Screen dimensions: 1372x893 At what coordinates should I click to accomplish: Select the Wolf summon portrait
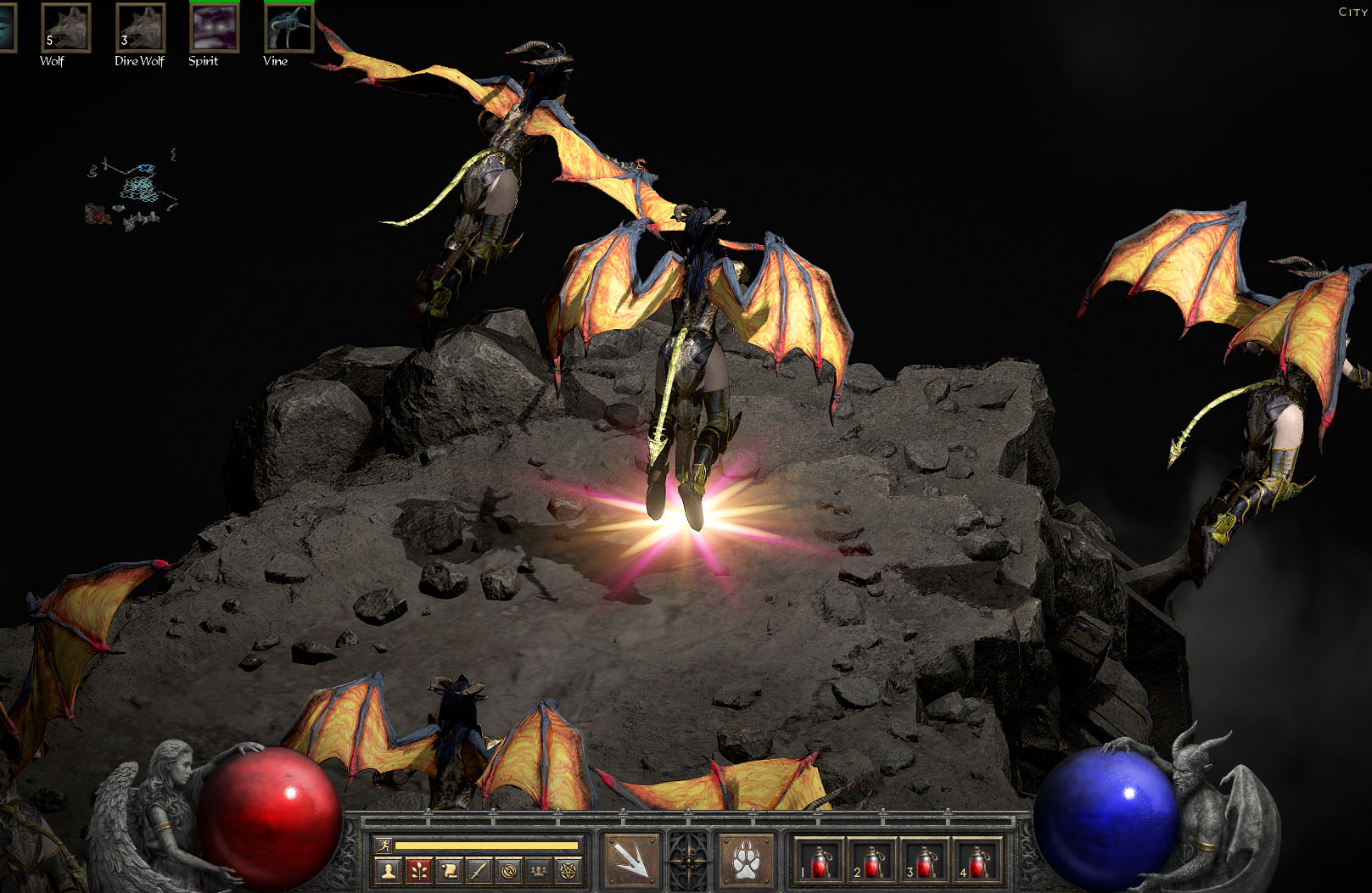(x=65, y=28)
